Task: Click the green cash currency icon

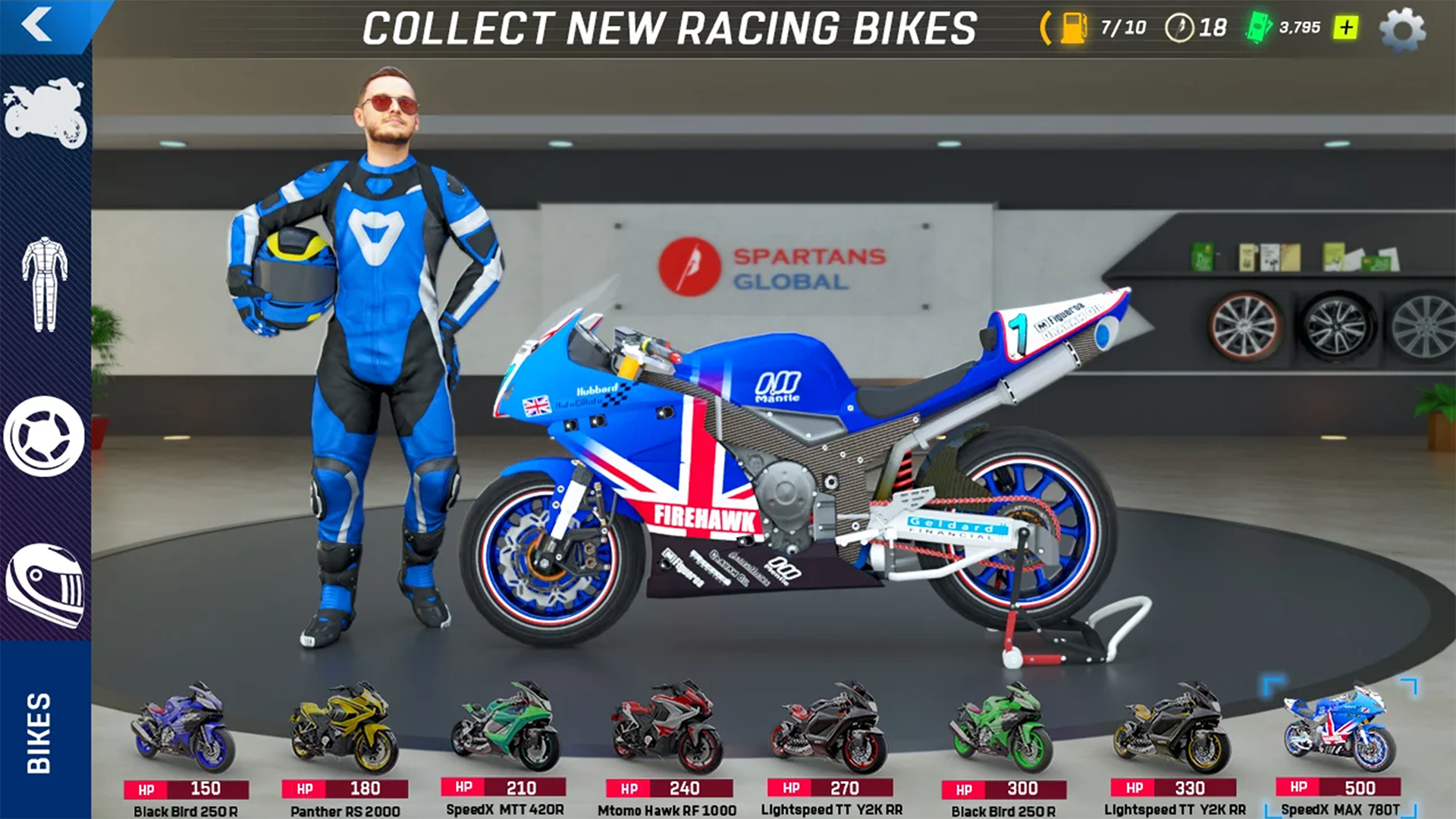Action: click(1259, 27)
